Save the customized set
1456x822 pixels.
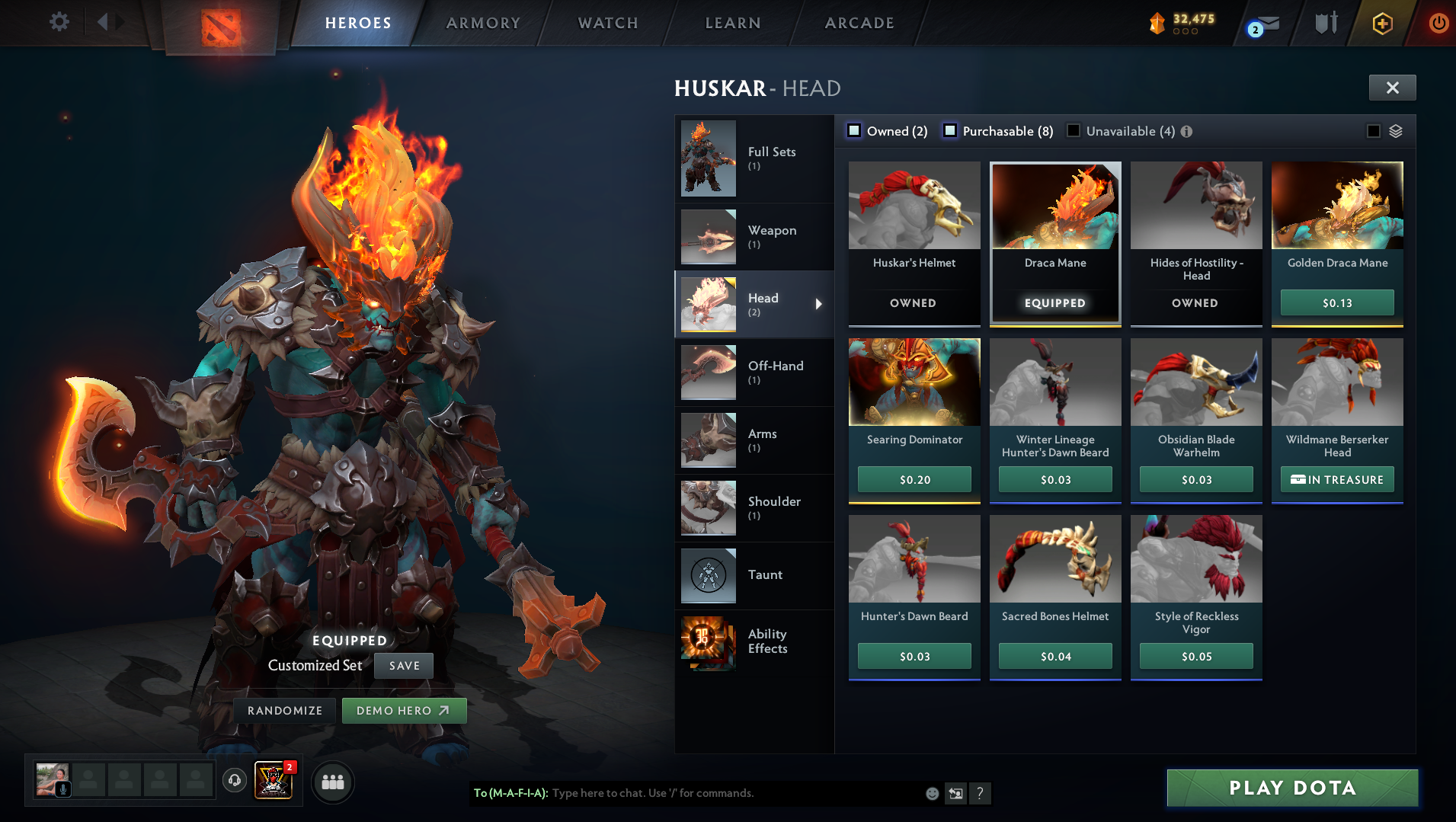pyautogui.click(x=404, y=665)
